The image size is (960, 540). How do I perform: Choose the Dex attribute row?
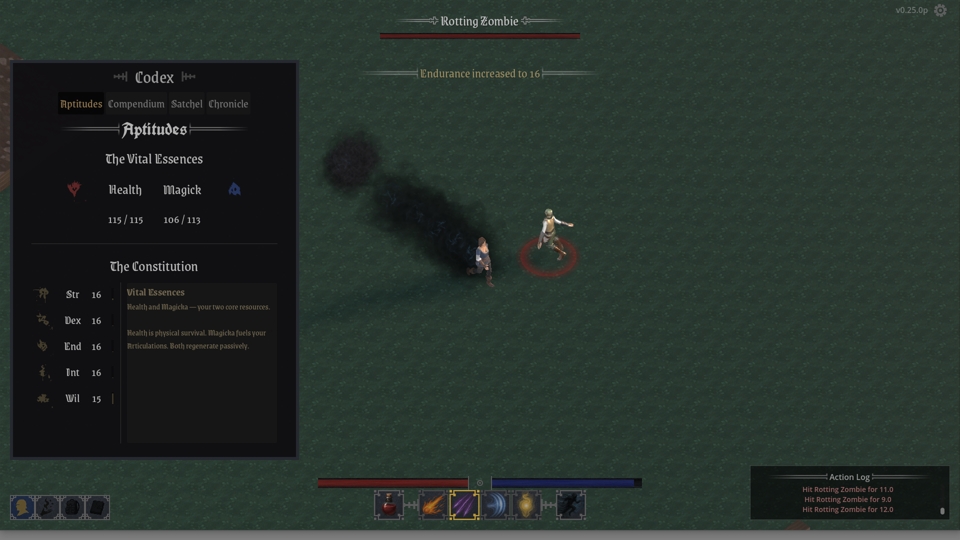pos(72,321)
